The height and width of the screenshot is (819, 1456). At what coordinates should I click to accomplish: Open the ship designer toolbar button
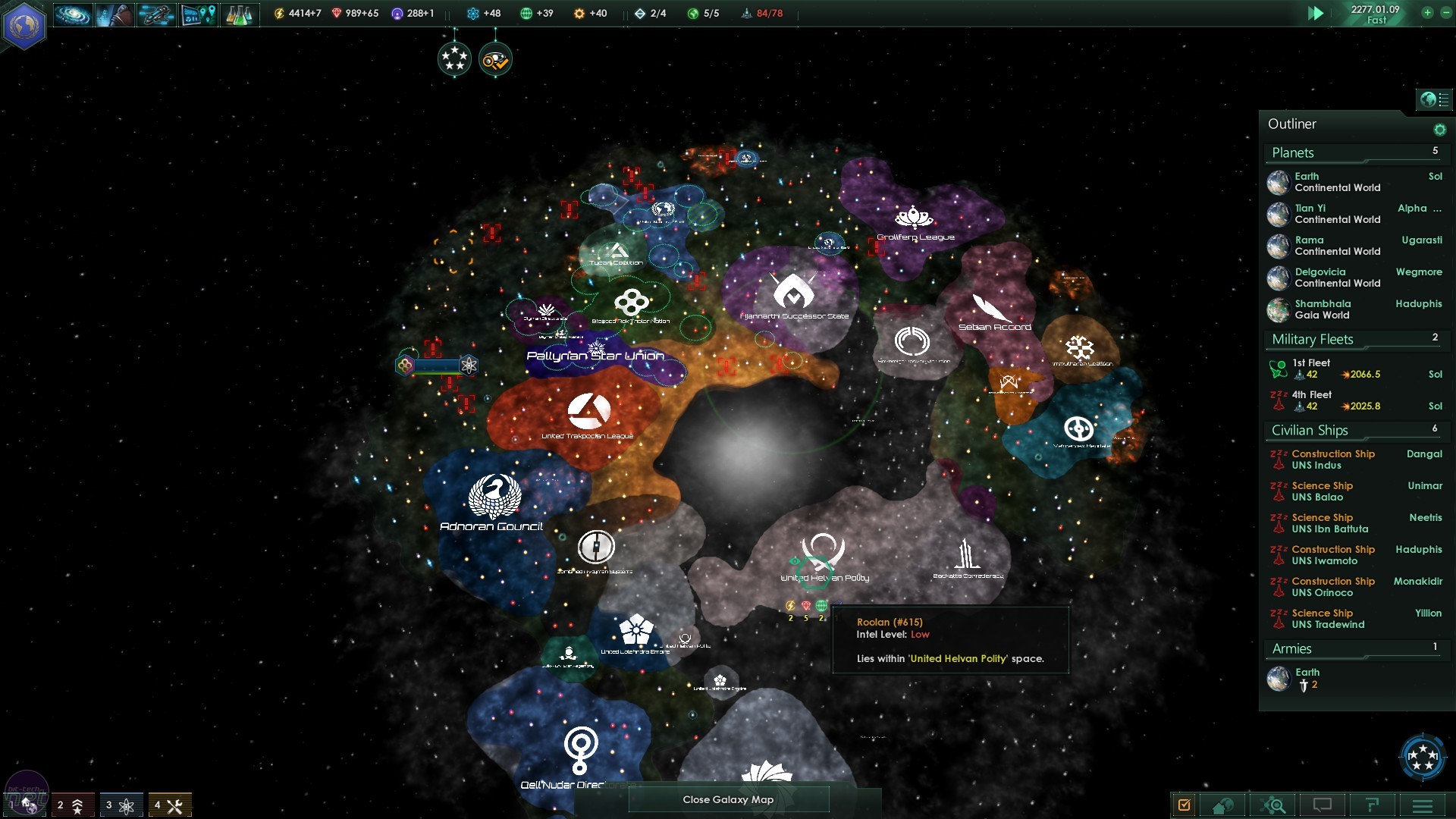pyautogui.click(x=156, y=14)
